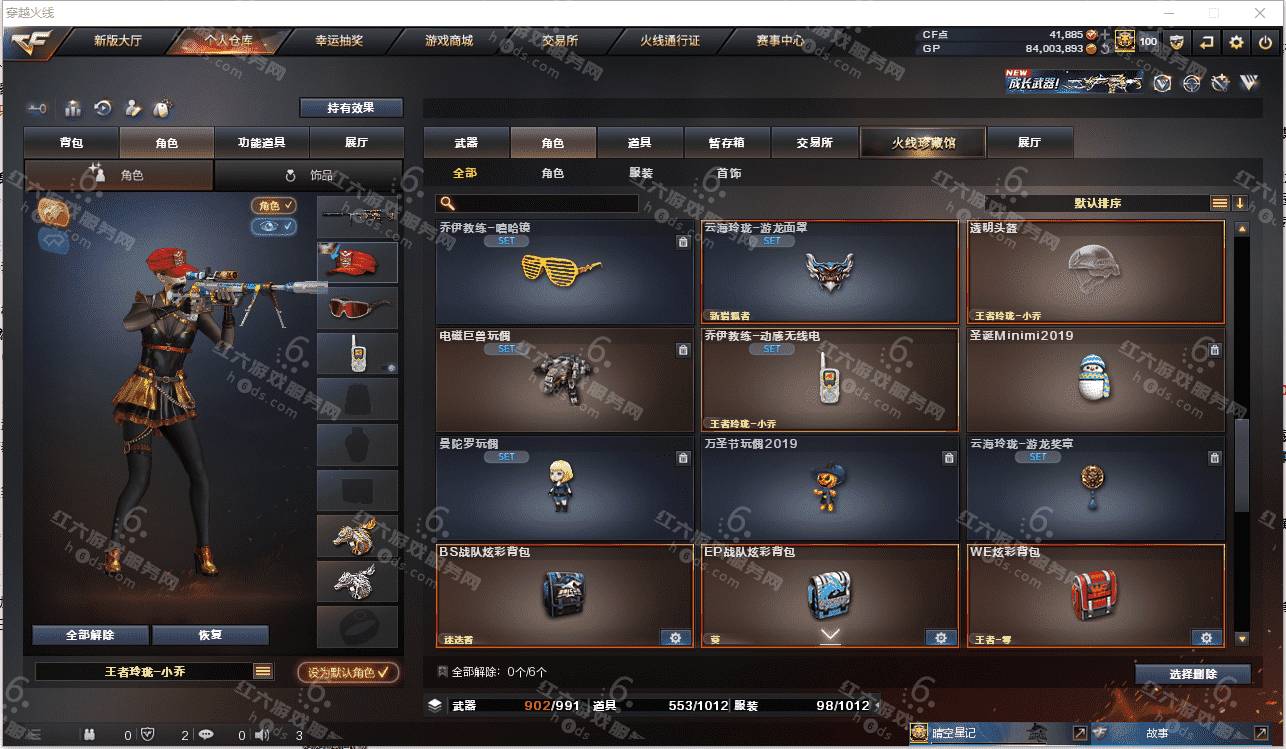Open the 火线珍藏馆 collection tab
The width and height of the screenshot is (1286, 749).
pos(923,142)
